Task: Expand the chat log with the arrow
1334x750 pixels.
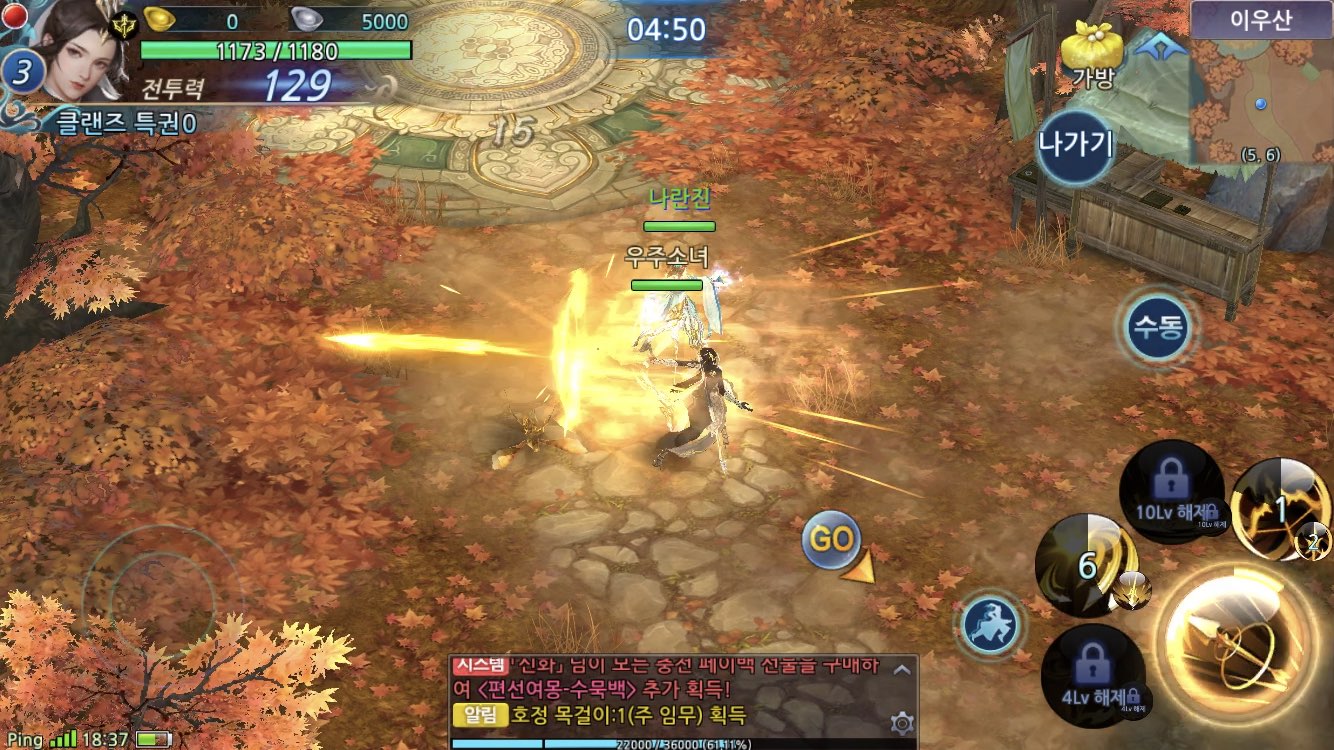Action: (901, 670)
